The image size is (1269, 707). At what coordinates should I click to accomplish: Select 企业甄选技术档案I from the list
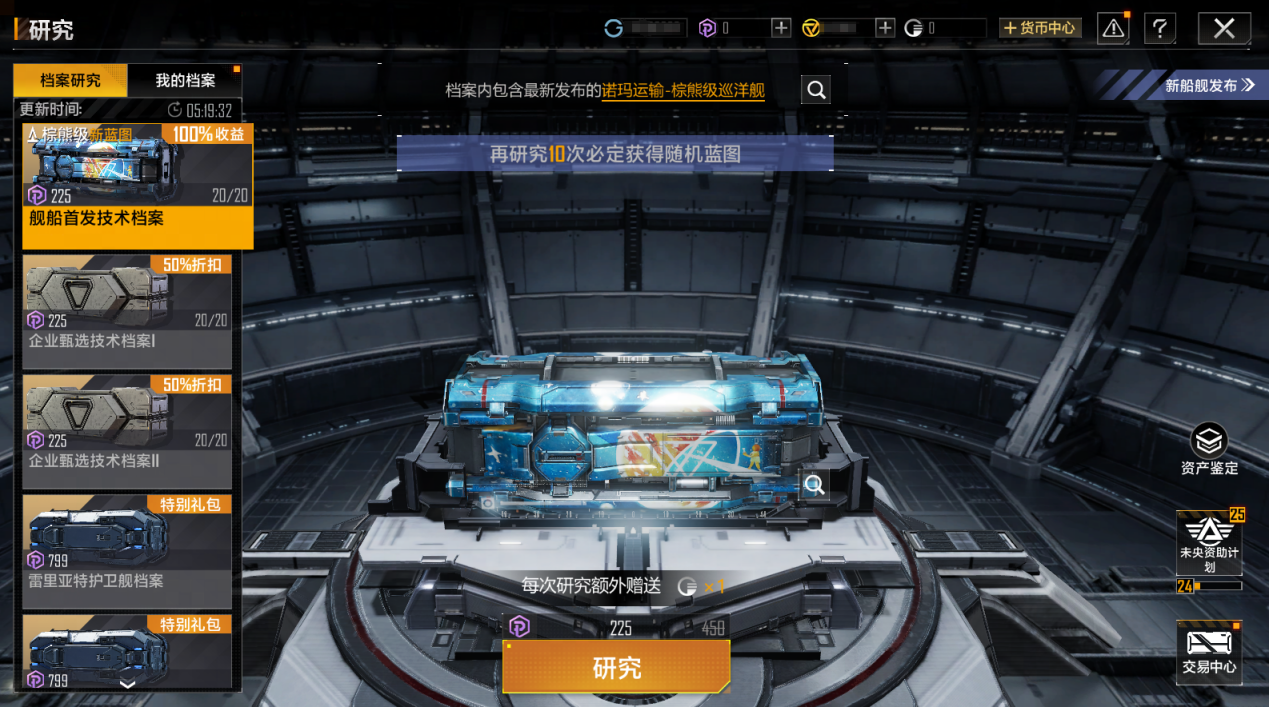coord(127,312)
